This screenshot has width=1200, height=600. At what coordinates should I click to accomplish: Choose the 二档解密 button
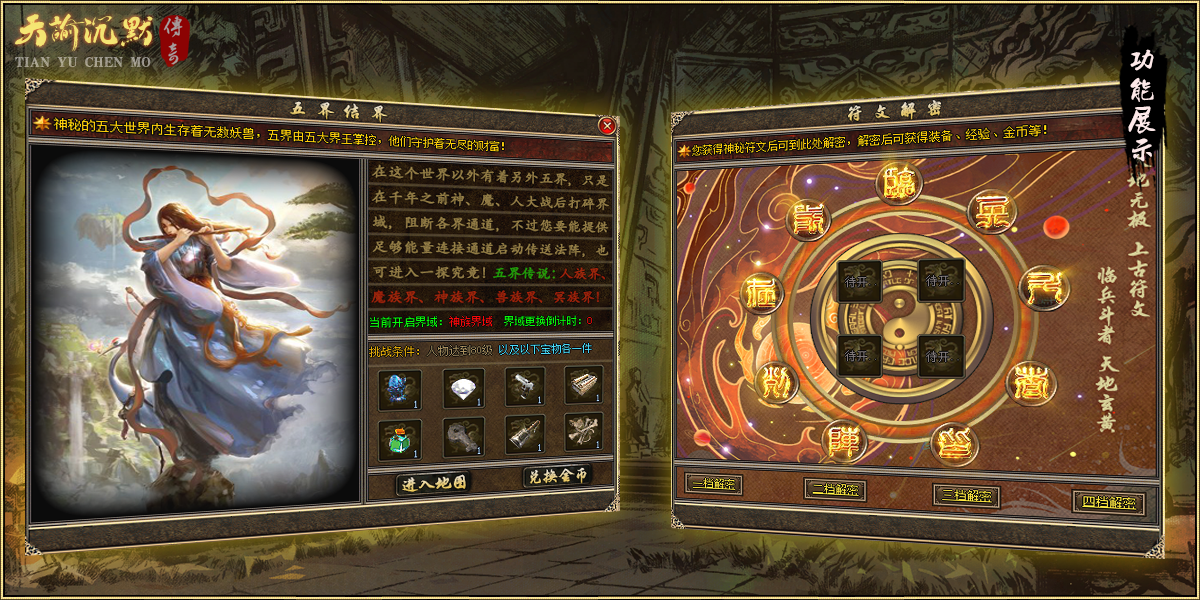(835, 490)
